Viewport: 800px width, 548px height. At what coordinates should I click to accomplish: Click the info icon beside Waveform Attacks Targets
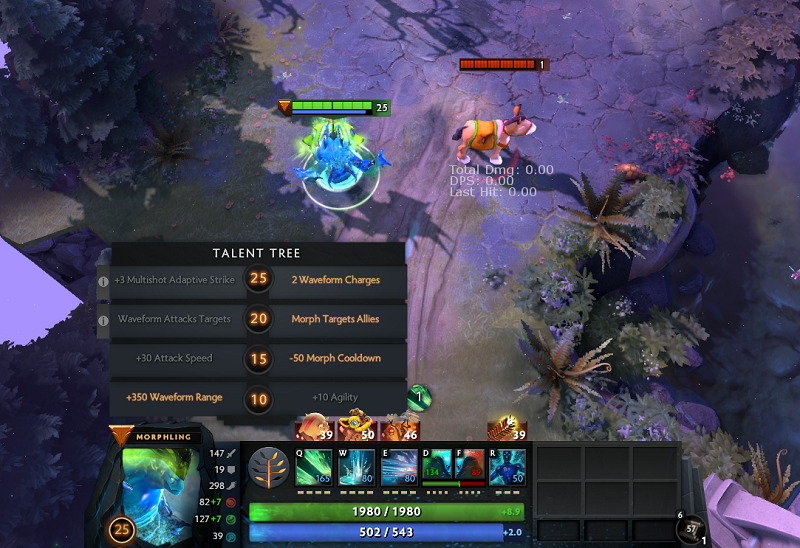(x=104, y=320)
